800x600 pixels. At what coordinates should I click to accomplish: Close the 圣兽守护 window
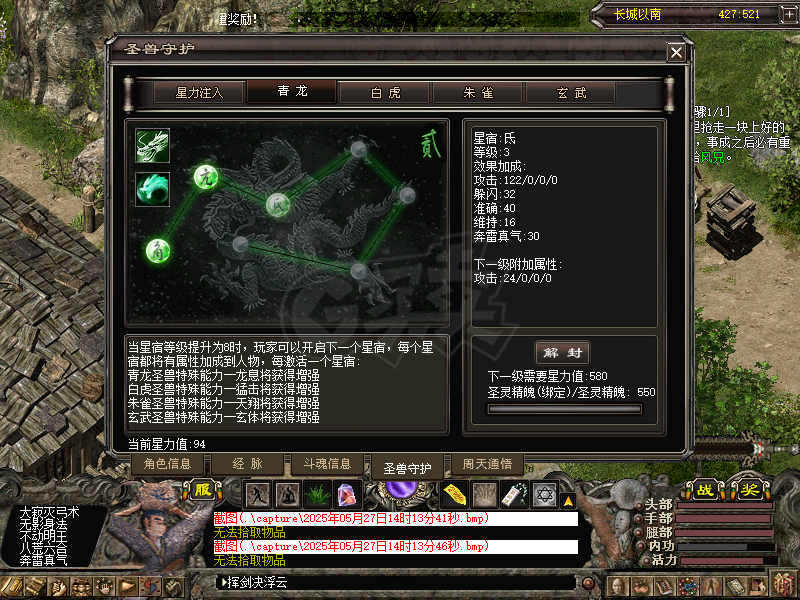tap(677, 53)
